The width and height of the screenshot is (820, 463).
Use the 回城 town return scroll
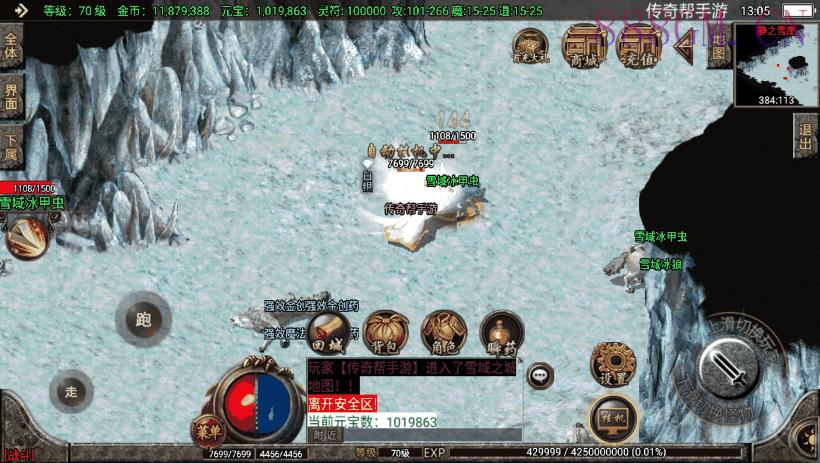click(x=327, y=332)
